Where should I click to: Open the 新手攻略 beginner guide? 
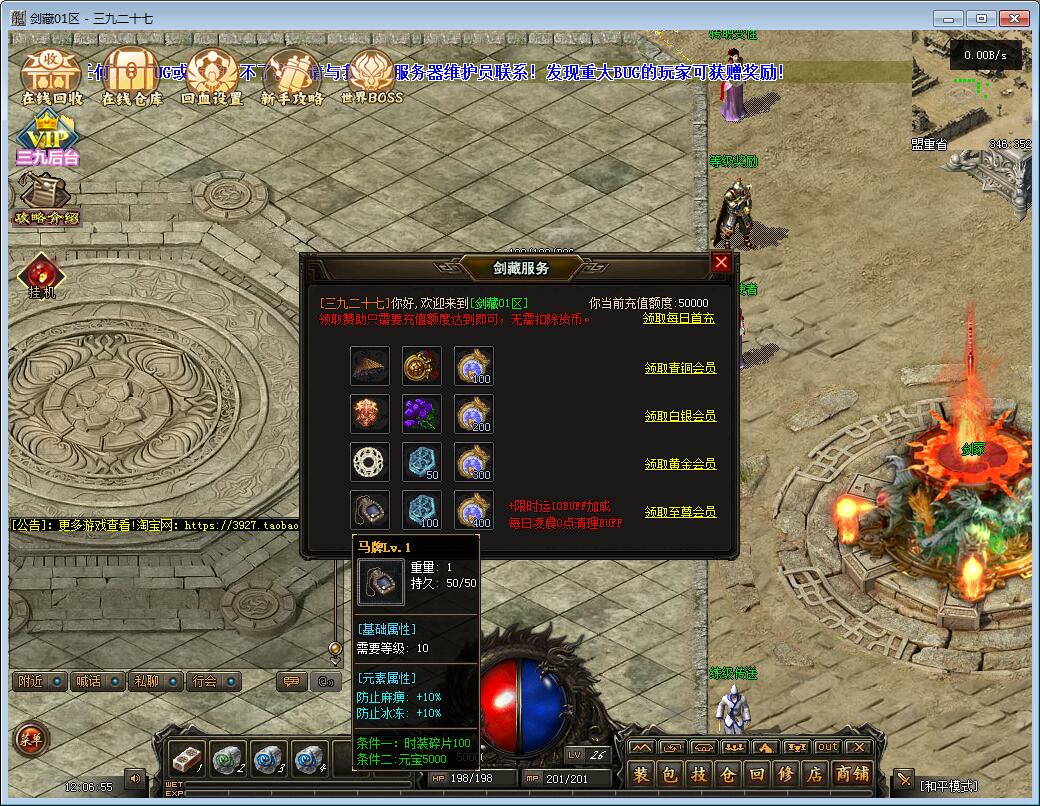pyautogui.click(x=292, y=77)
